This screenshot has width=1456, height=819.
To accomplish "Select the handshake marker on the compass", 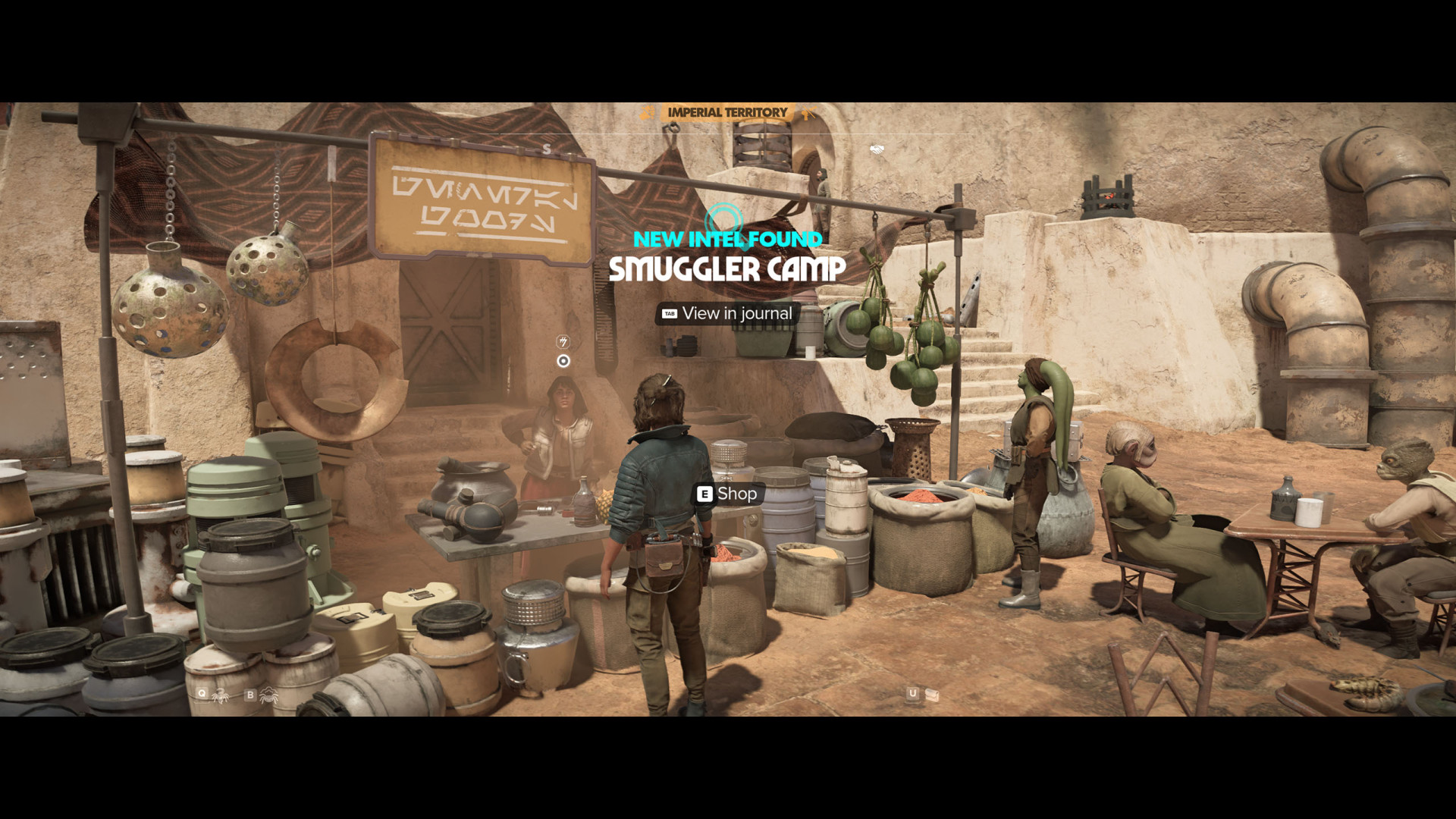I will coord(877,149).
